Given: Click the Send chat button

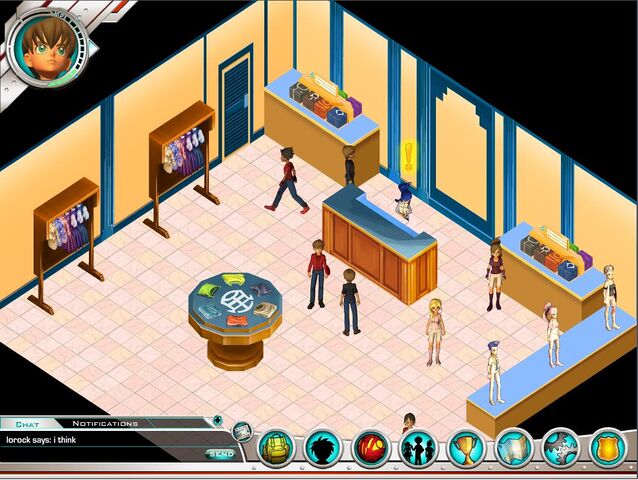Looking at the screenshot, I should (x=220, y=454).
